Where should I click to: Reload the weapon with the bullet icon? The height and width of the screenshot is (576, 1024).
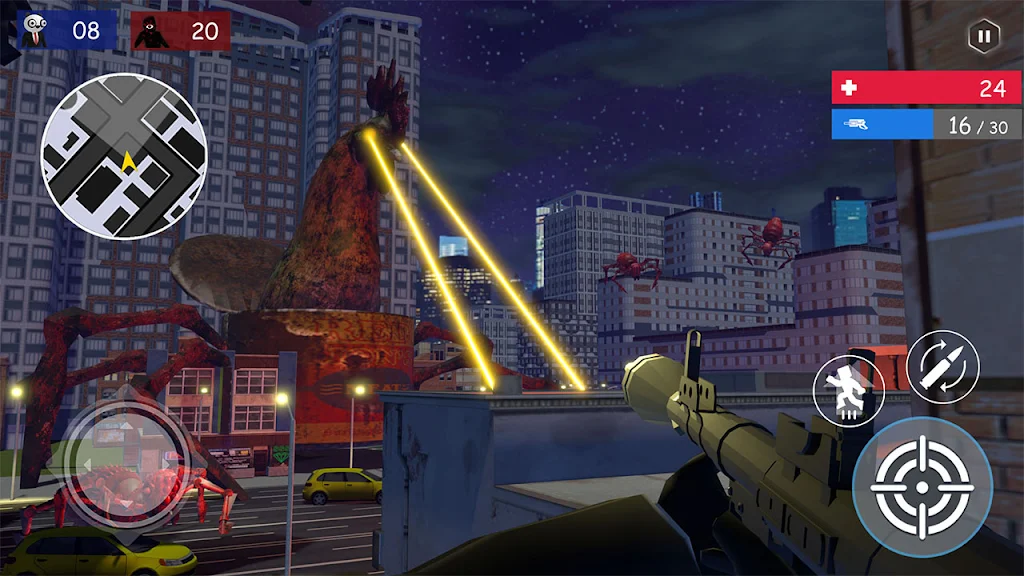(942, 366)
